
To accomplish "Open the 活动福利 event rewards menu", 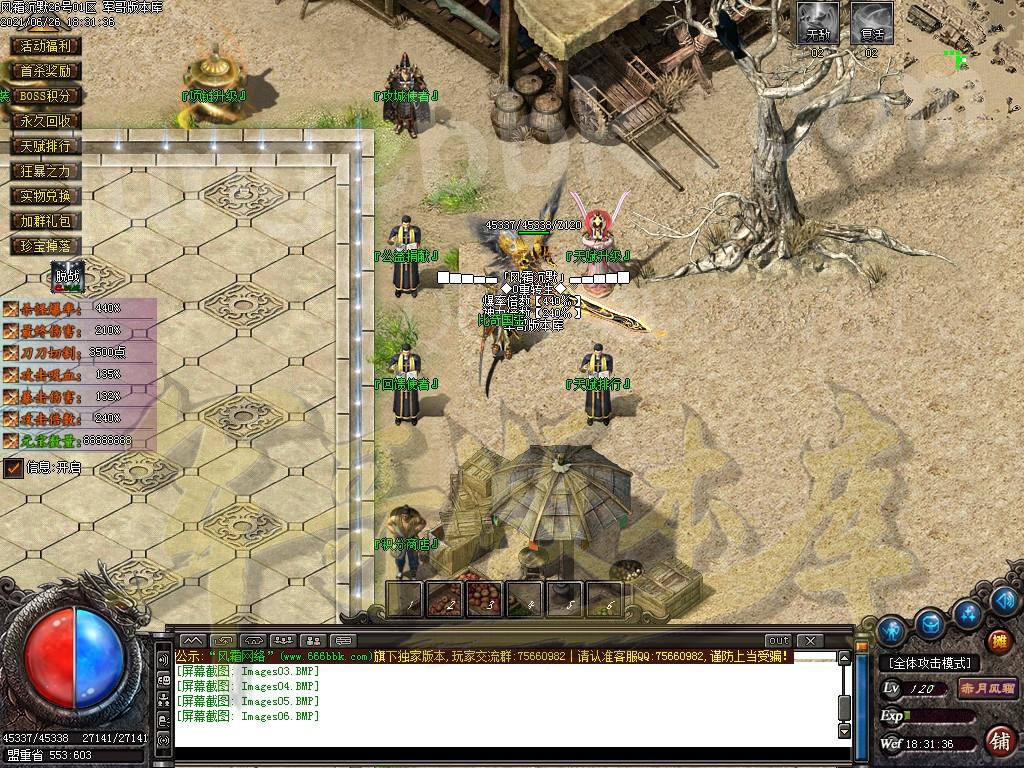I will tap(45, 46).
